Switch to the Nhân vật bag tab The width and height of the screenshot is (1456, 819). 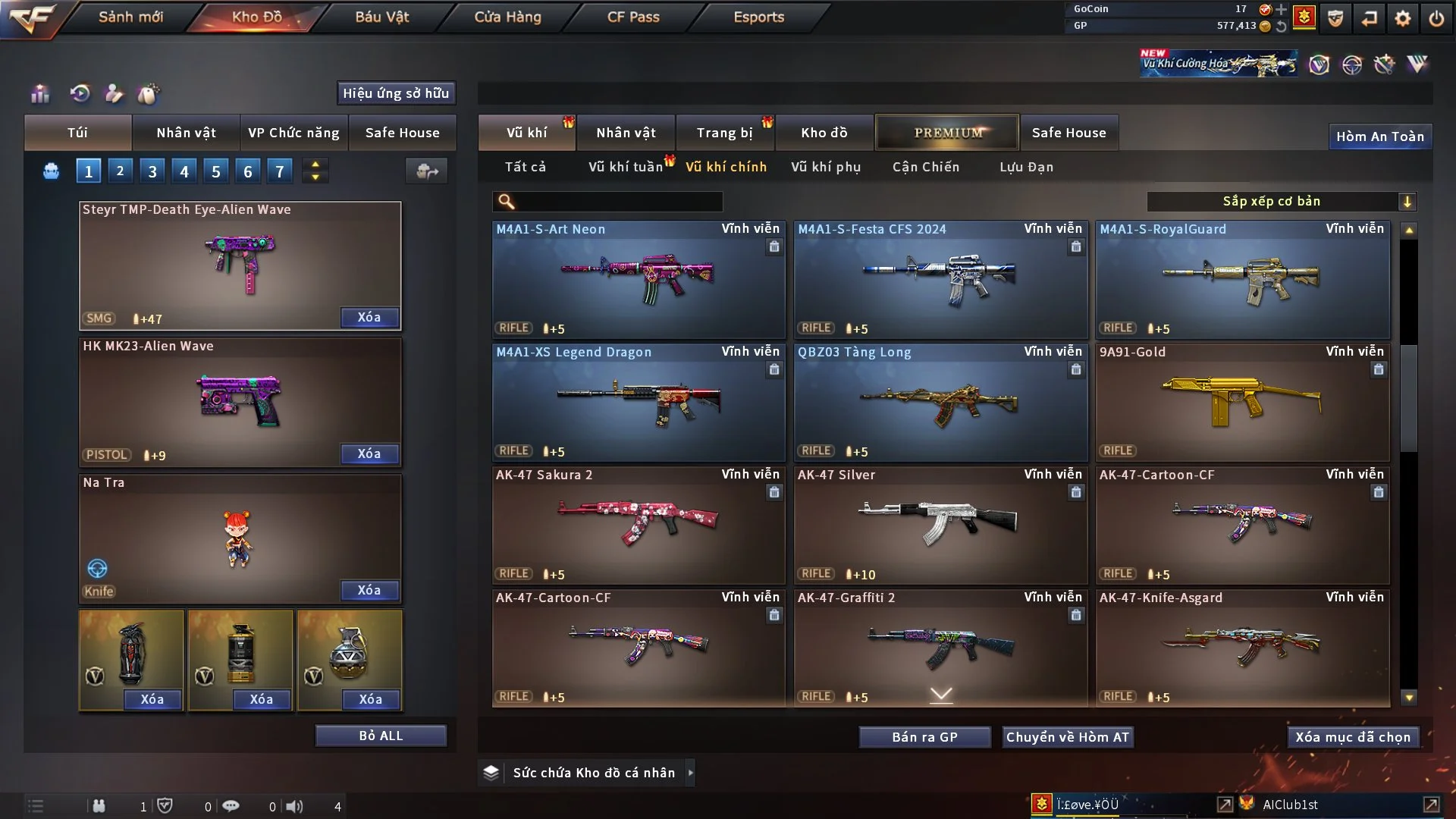[186, 133]
